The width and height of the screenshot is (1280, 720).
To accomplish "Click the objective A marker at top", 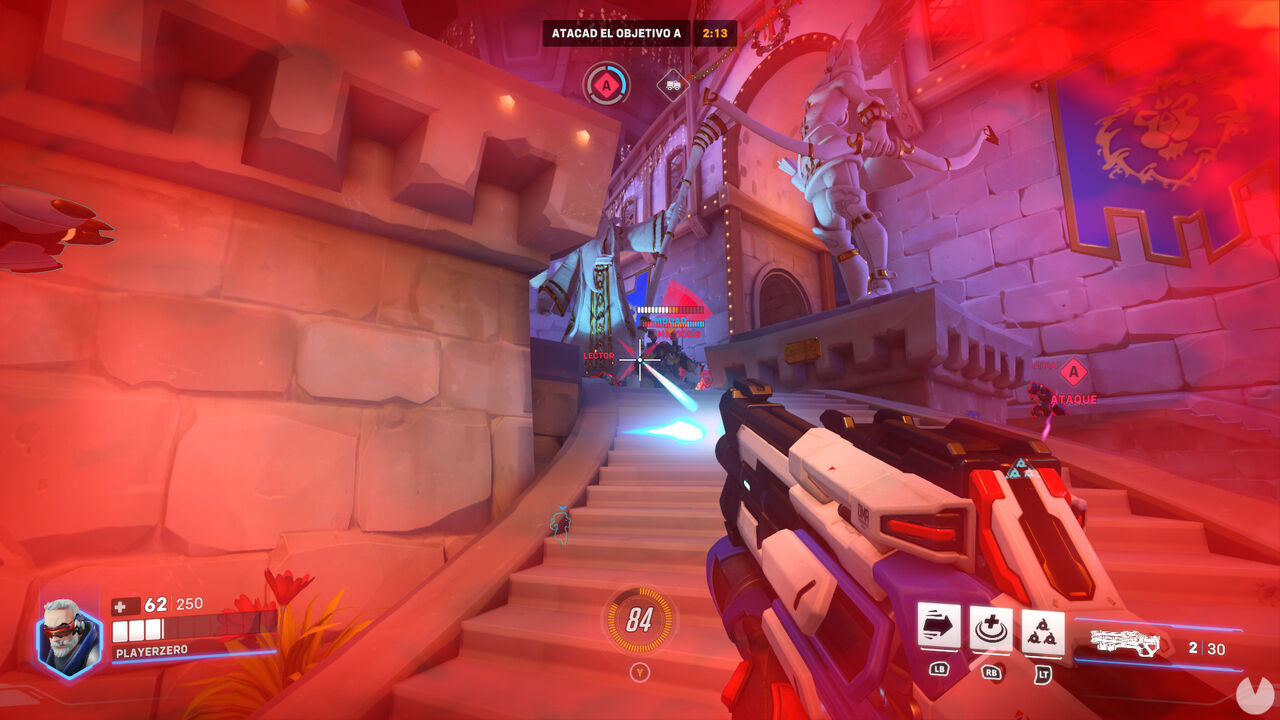I will 606,86.
